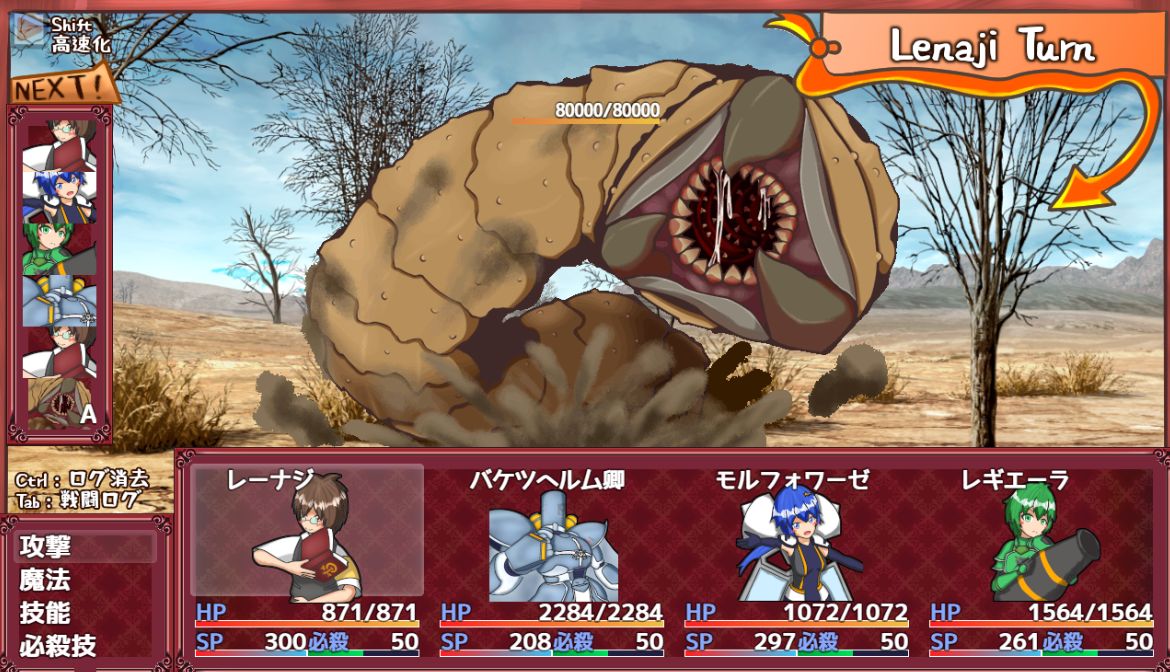Viewport: 1170px width, 672px height.
Task: Select party member バケツヘルム卿 panel
Action: [x=551, y=540]
